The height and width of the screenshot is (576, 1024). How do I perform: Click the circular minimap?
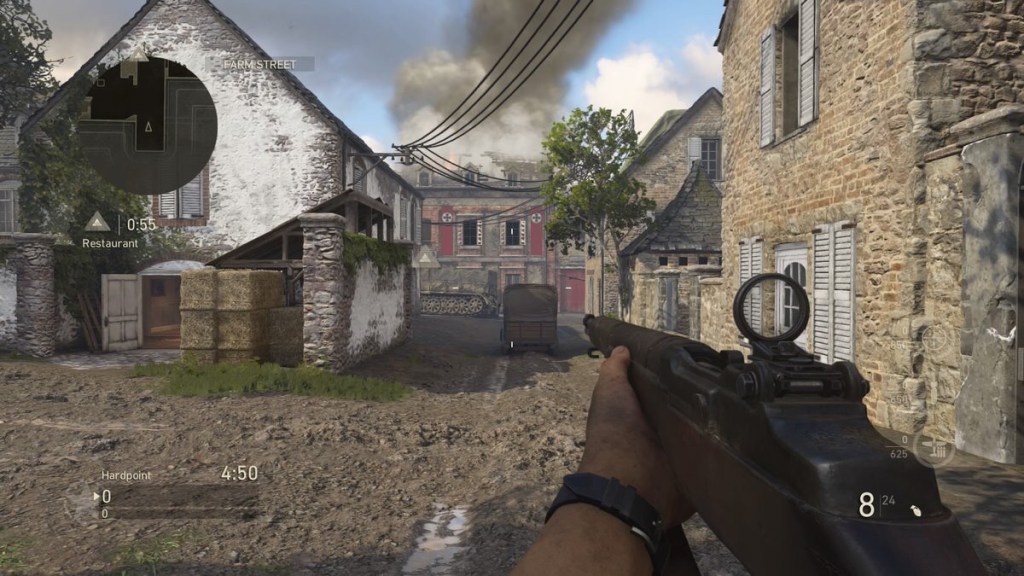[147, 124]
